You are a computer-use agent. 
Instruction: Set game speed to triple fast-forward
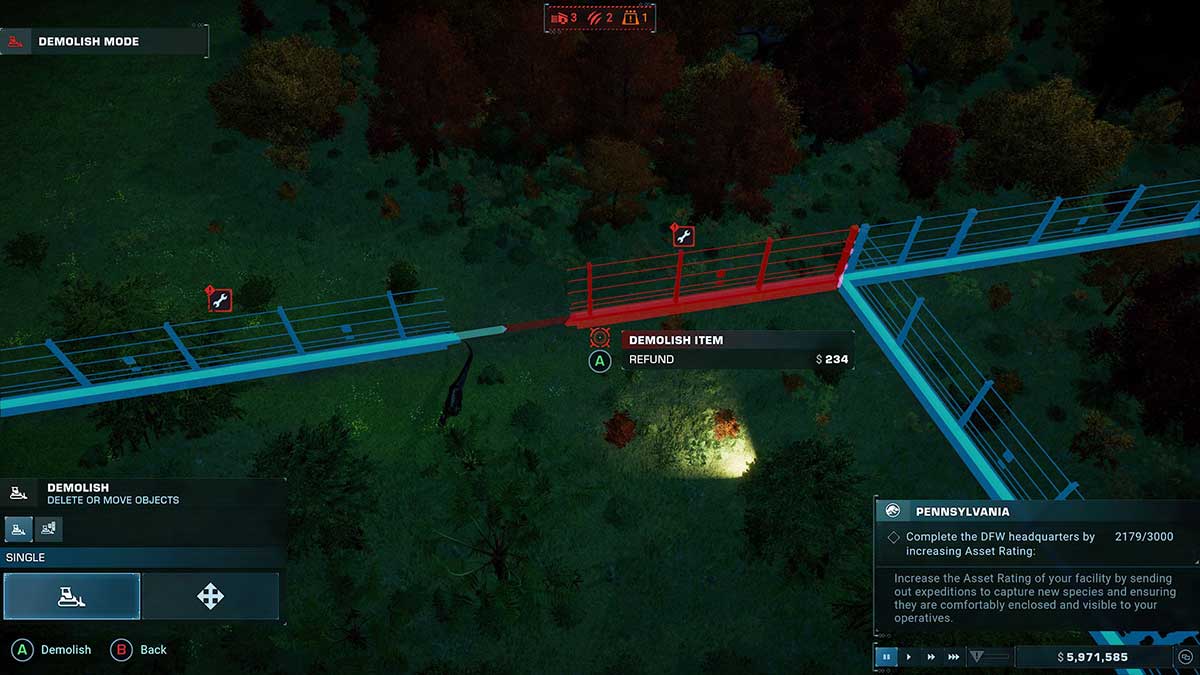pos(954,657)
